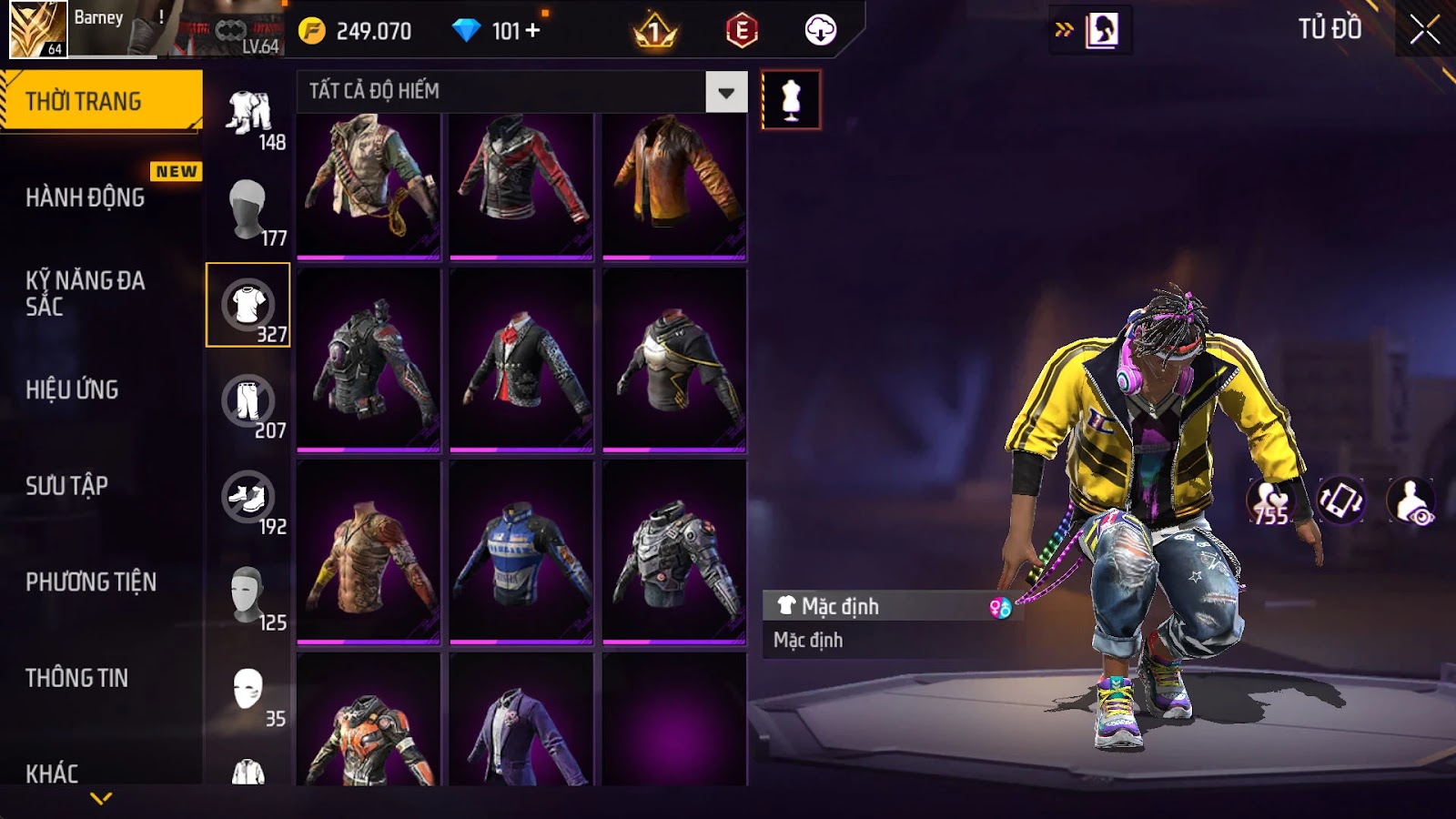Image resolution: width=1456 pixels, height=819 pixels.
Task: Open the head category with 177 items
Action: pos(248,209)
